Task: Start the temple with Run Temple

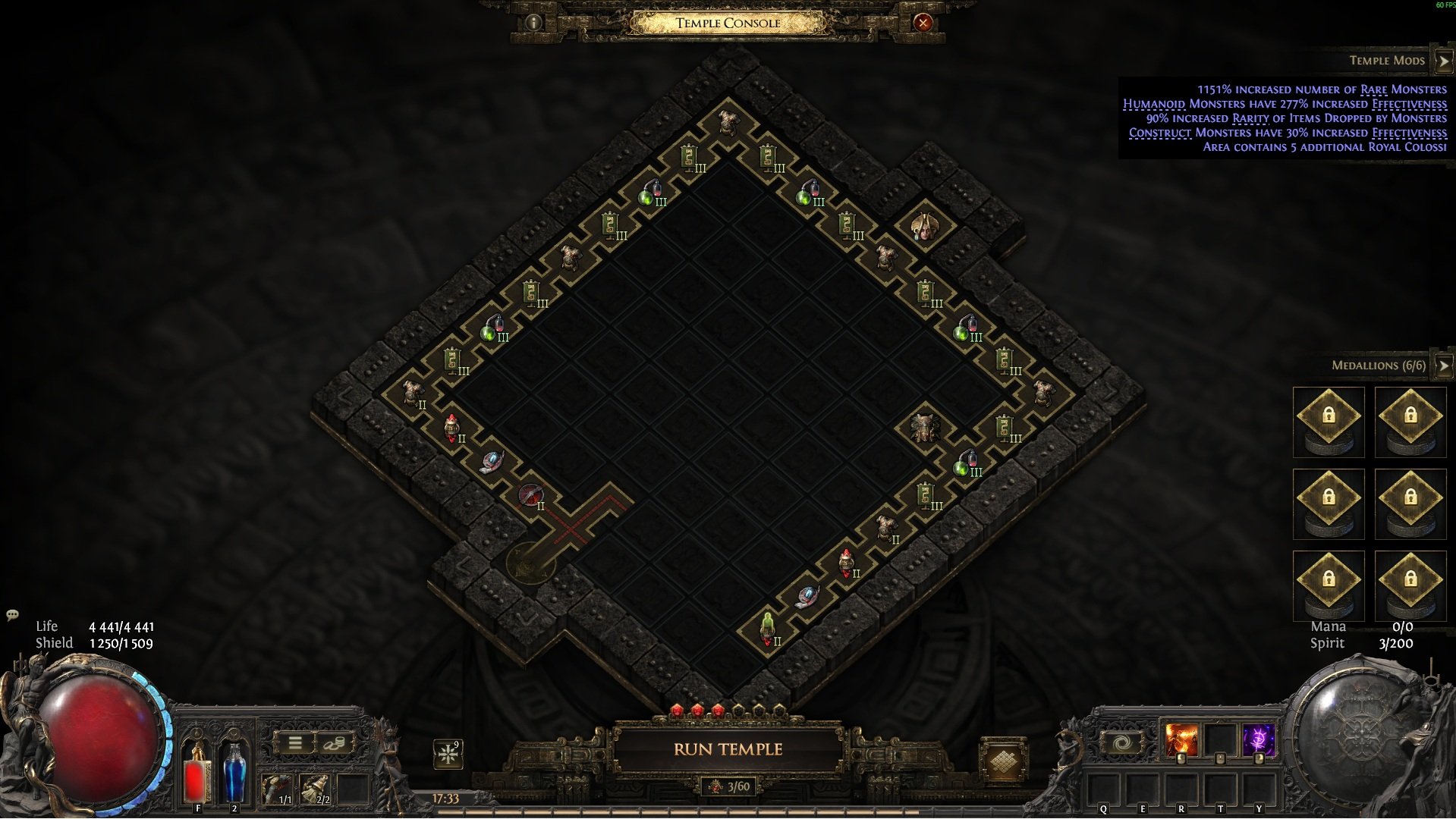Action: coord(728,749)
